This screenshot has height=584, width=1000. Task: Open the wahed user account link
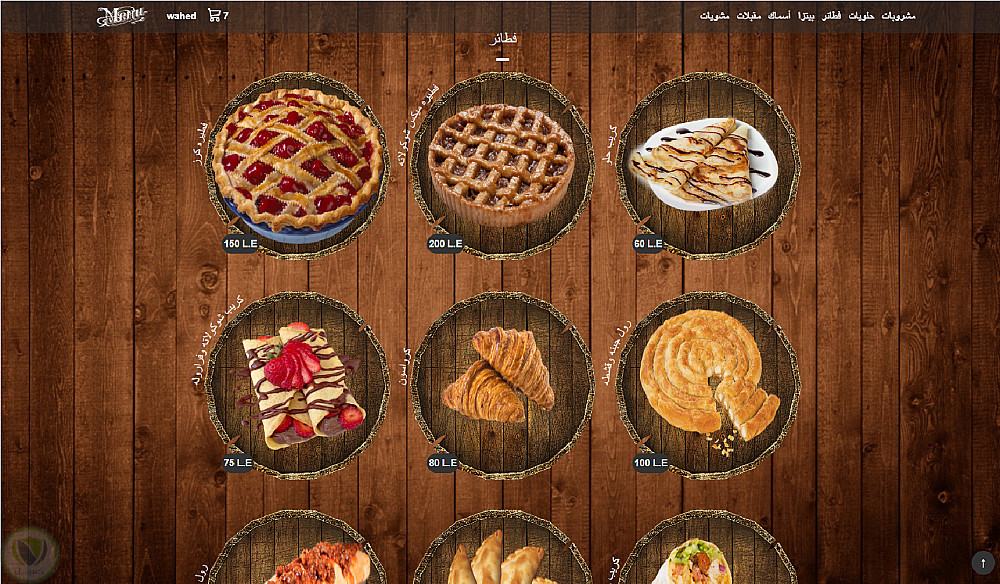pyautogui.click(x=181, y=16)
